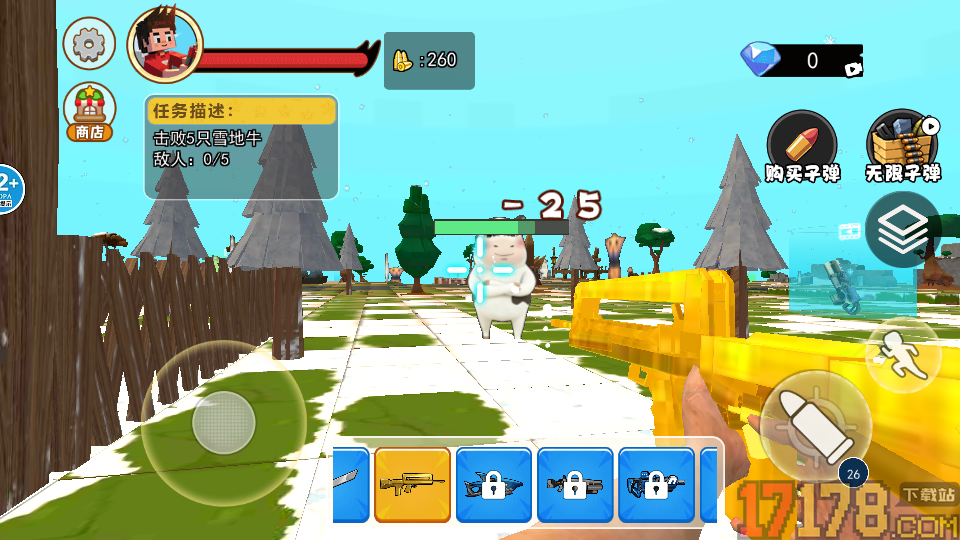Open the 任务描述 quest description panel

241,146
